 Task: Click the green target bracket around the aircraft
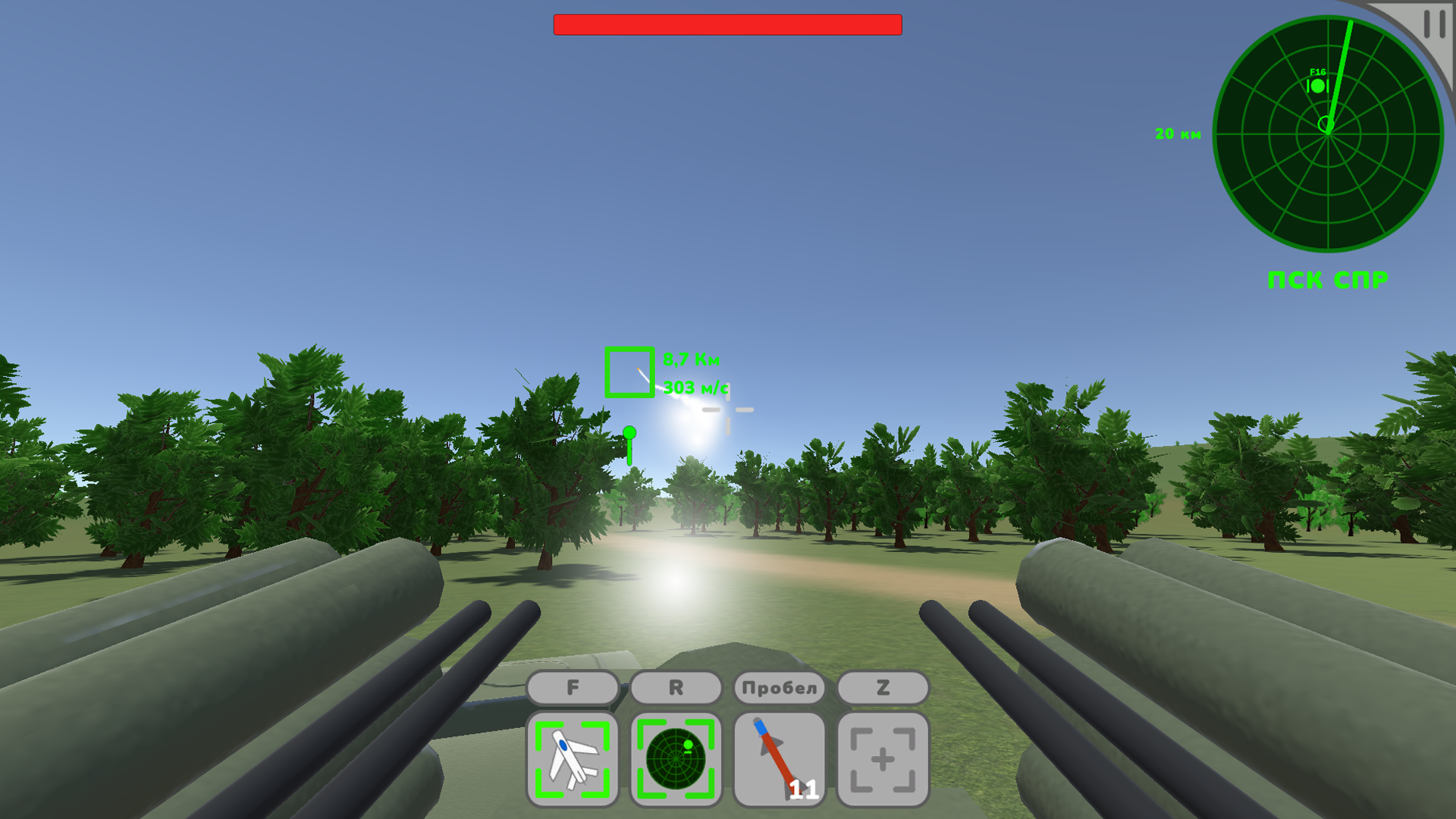629,372
